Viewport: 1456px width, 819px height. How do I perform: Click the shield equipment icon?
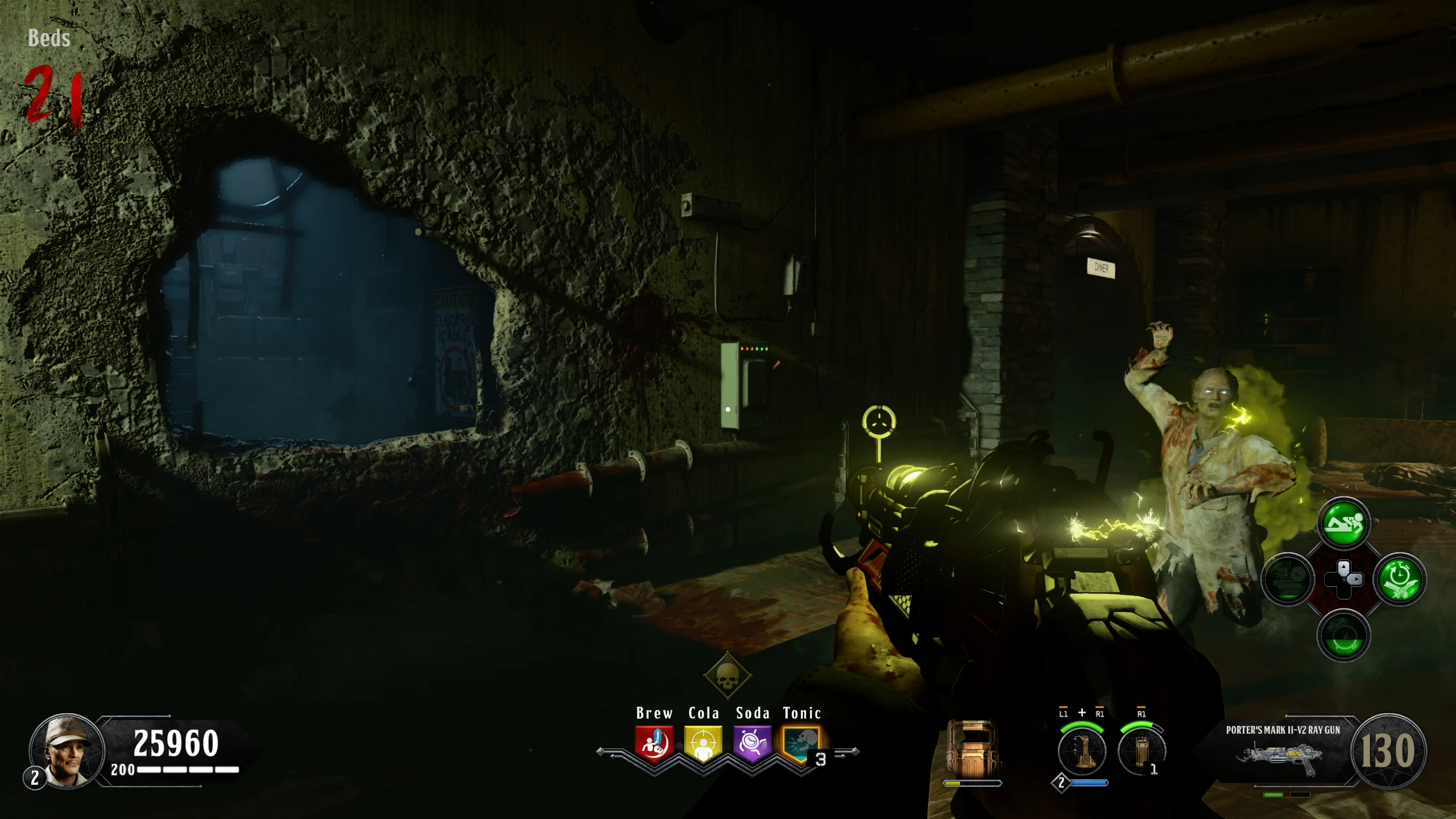click(x=971, y=748)
